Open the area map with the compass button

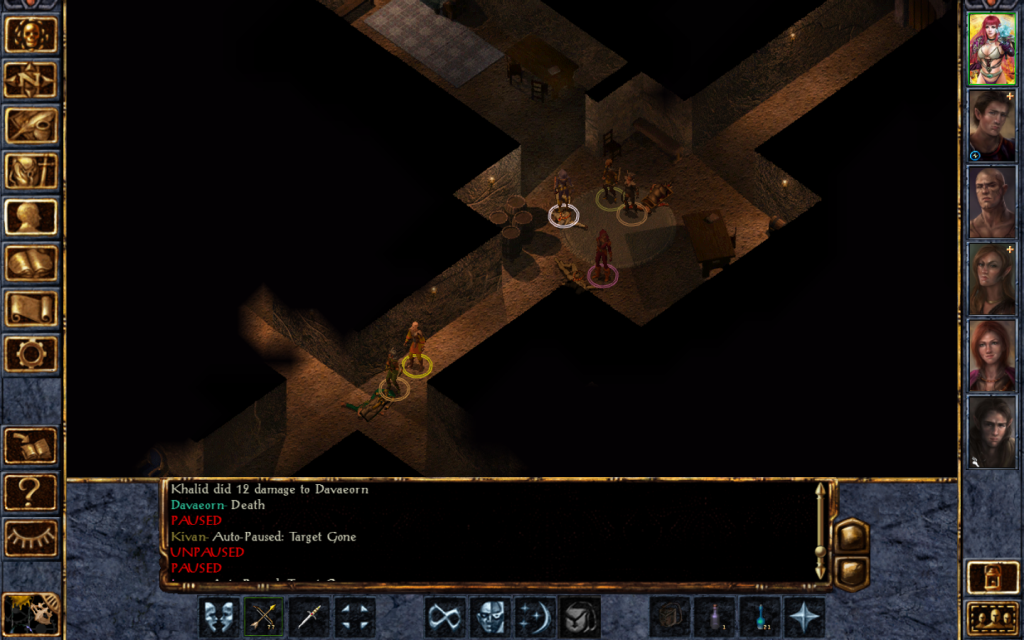(x=30, y=80)
